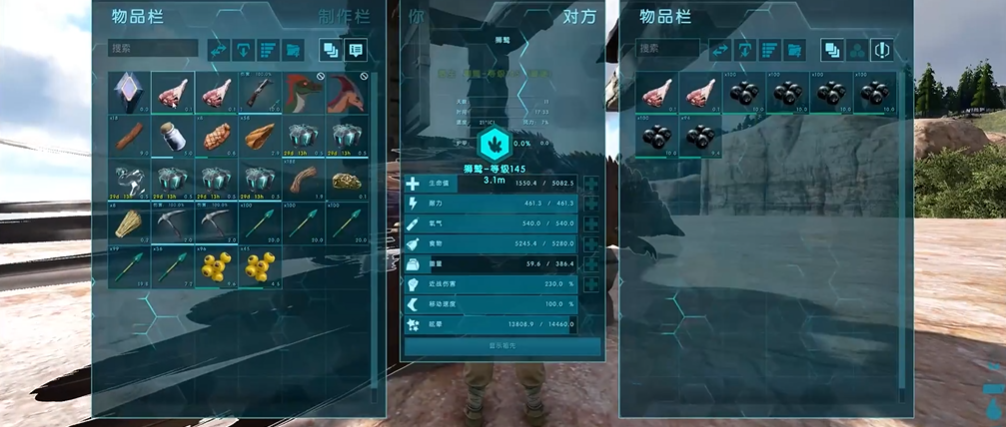Viewport: 1006px width, 427px height.
Task: Add a point to 生命值 health stat
Action: coord(592,184)
